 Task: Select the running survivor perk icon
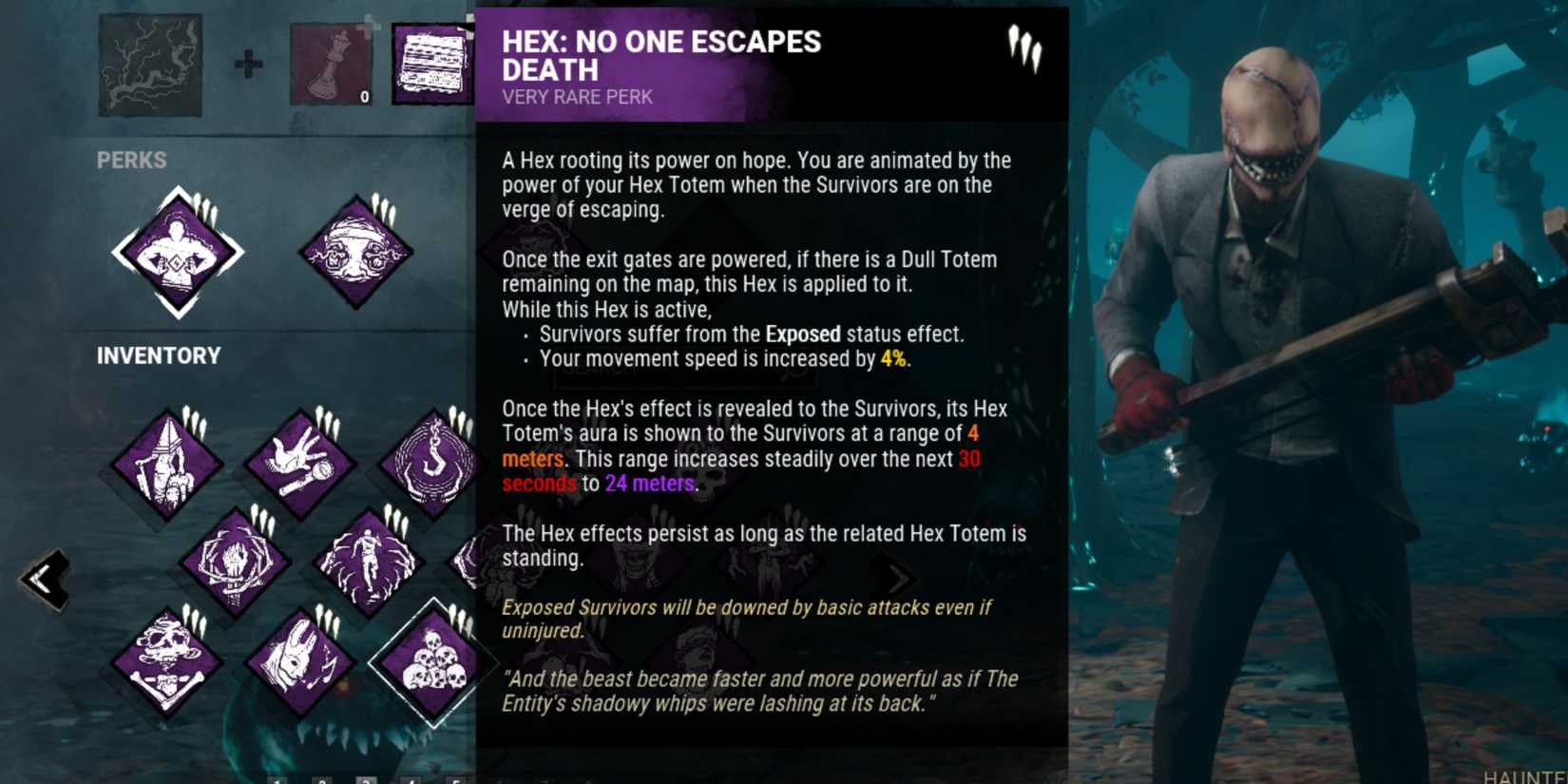tap(366, 561)
